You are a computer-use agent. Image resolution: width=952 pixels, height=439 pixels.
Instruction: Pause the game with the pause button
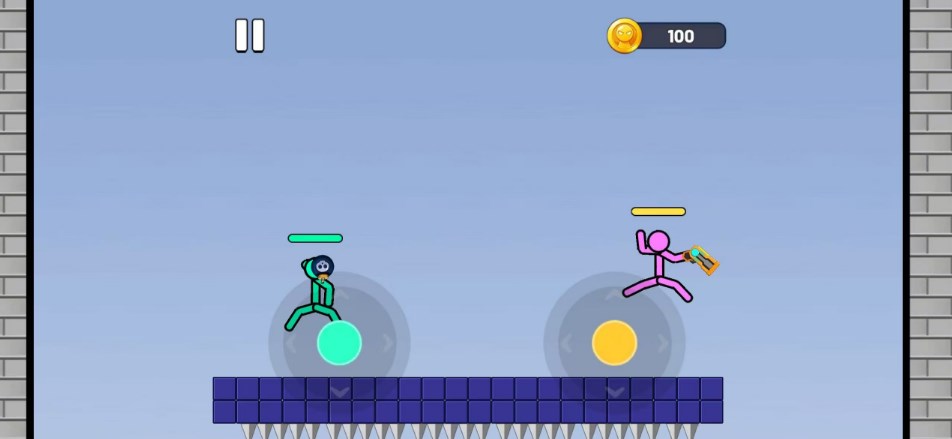pyautogui.click(x=249, y=36)
